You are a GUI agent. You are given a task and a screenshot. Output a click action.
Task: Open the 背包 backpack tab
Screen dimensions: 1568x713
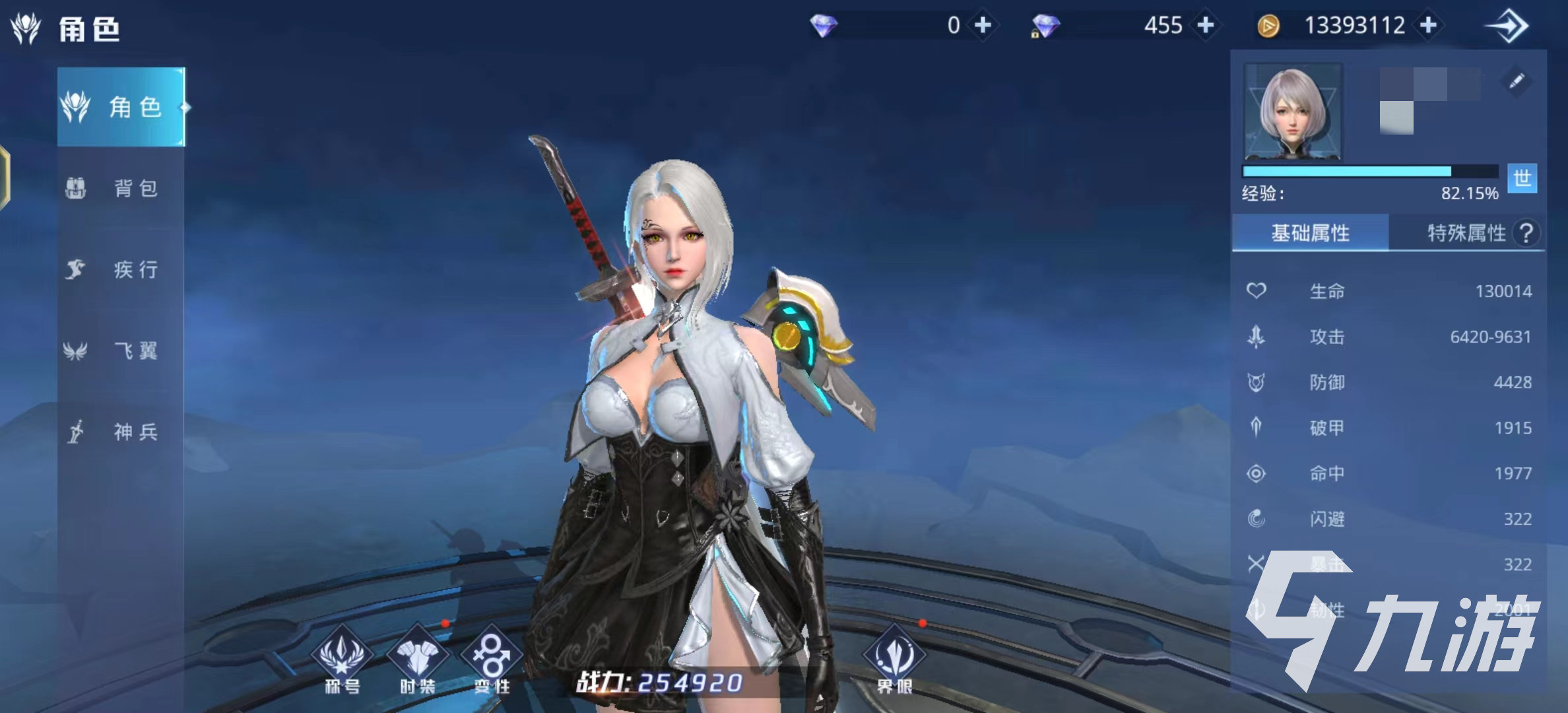pos(121,188)
